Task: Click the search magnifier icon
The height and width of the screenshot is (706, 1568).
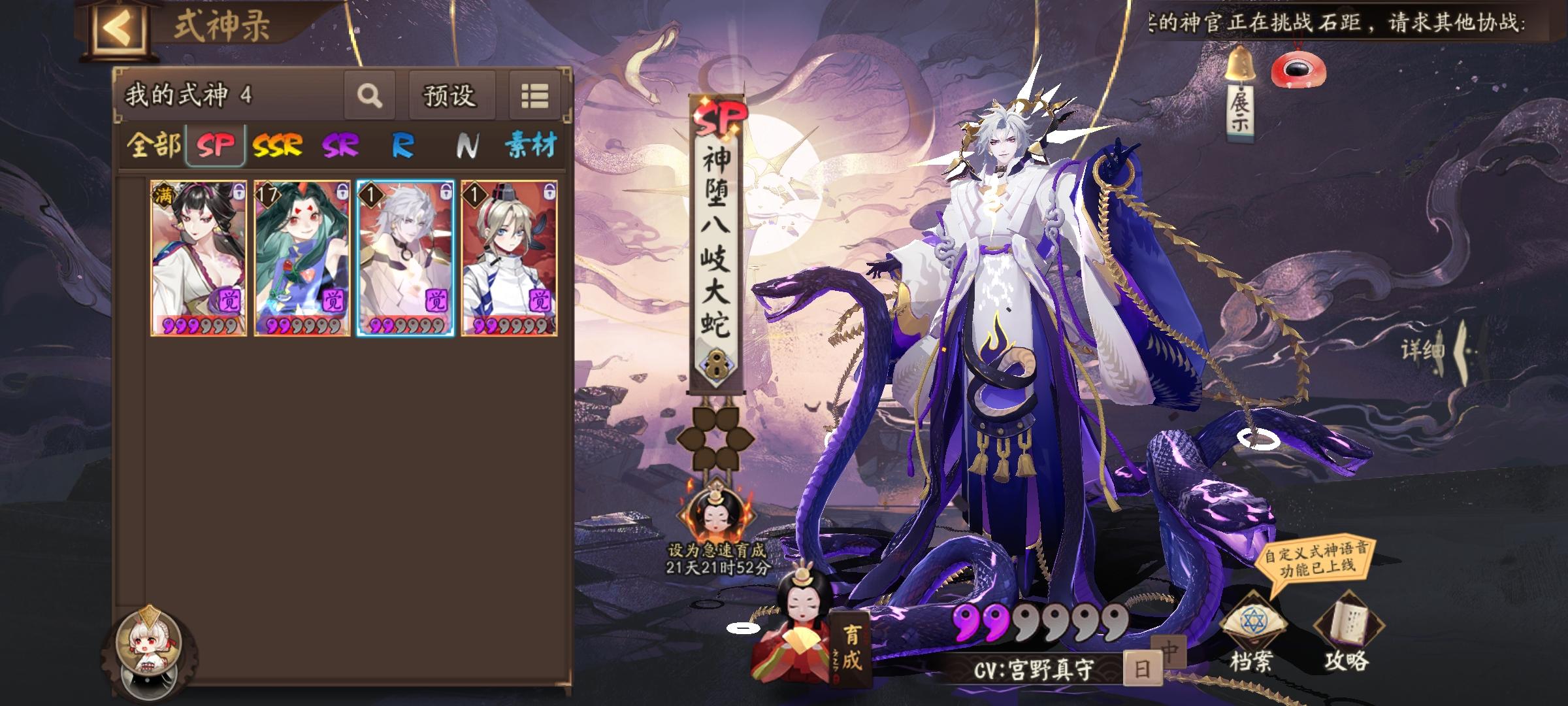Action: click(x=370, y=95)
